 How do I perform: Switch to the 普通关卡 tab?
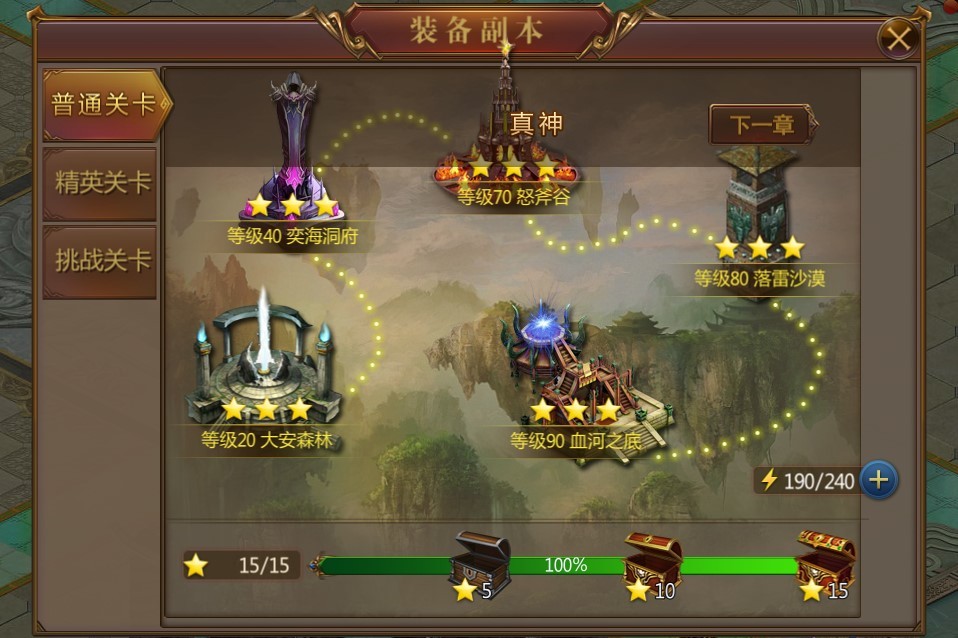point(102,105)
